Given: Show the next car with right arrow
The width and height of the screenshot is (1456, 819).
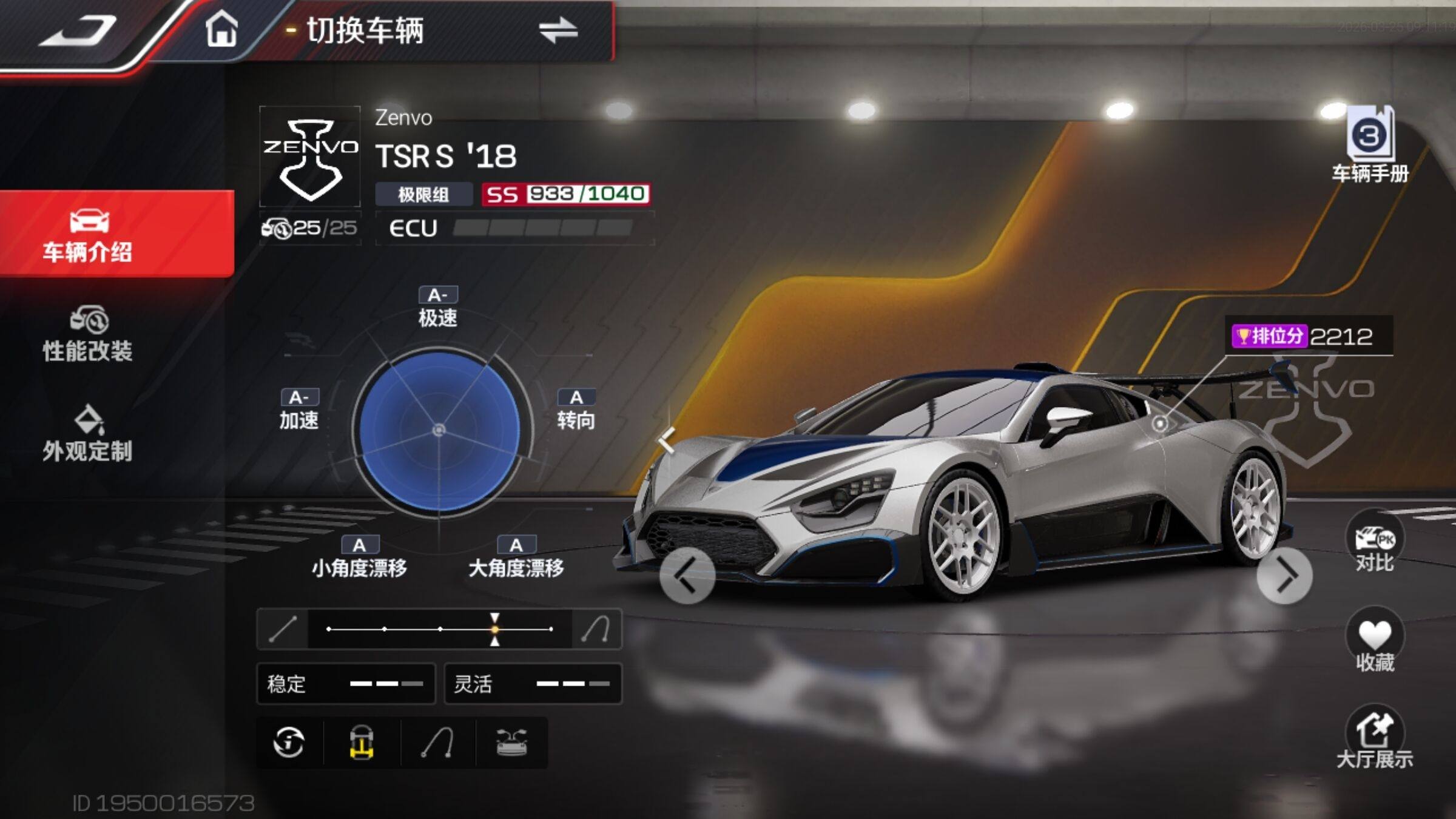Looking at the screenshot, I should coord(1284,575).
